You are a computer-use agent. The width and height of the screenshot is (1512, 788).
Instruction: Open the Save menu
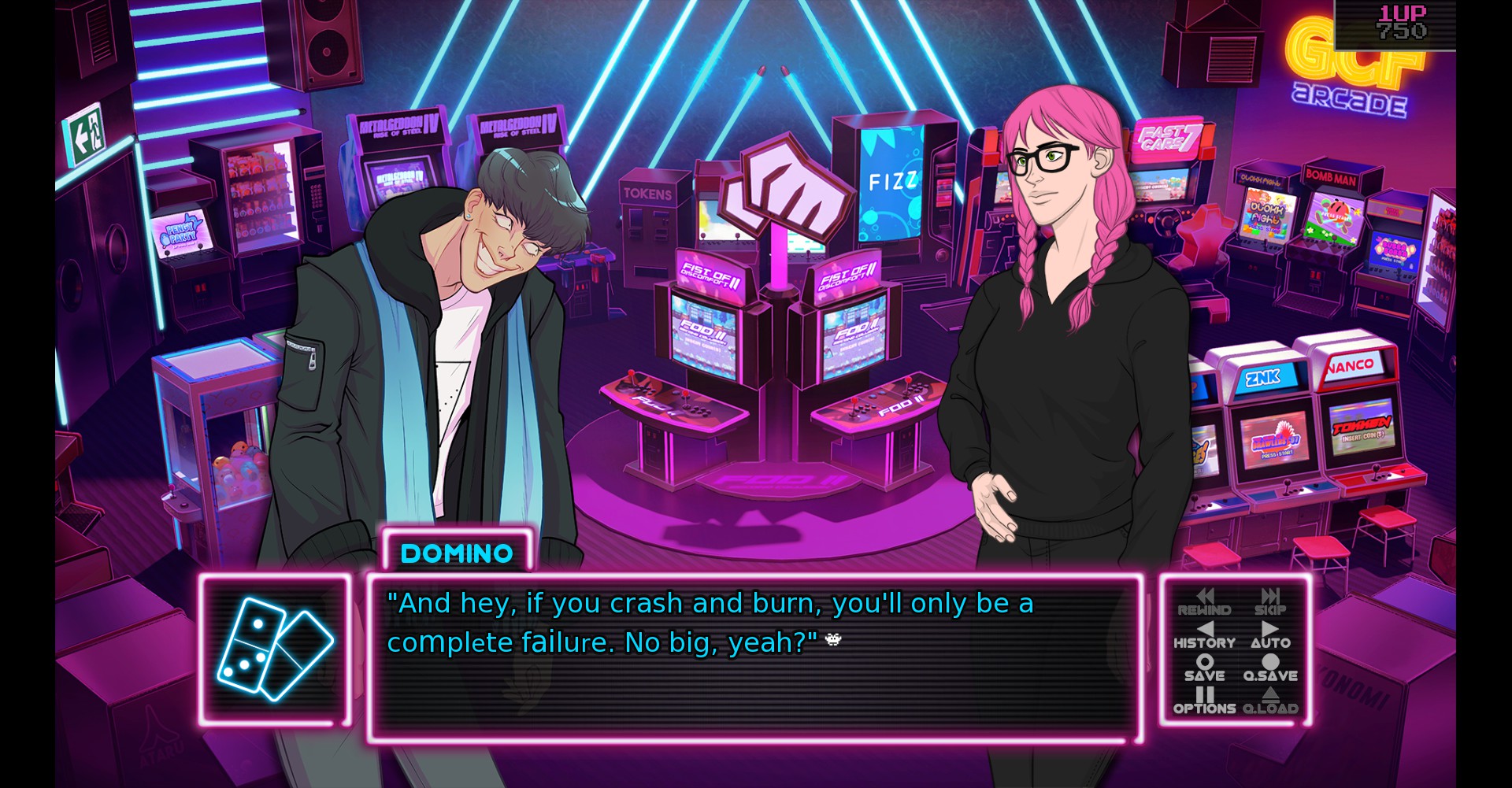tap(1204, 668)
